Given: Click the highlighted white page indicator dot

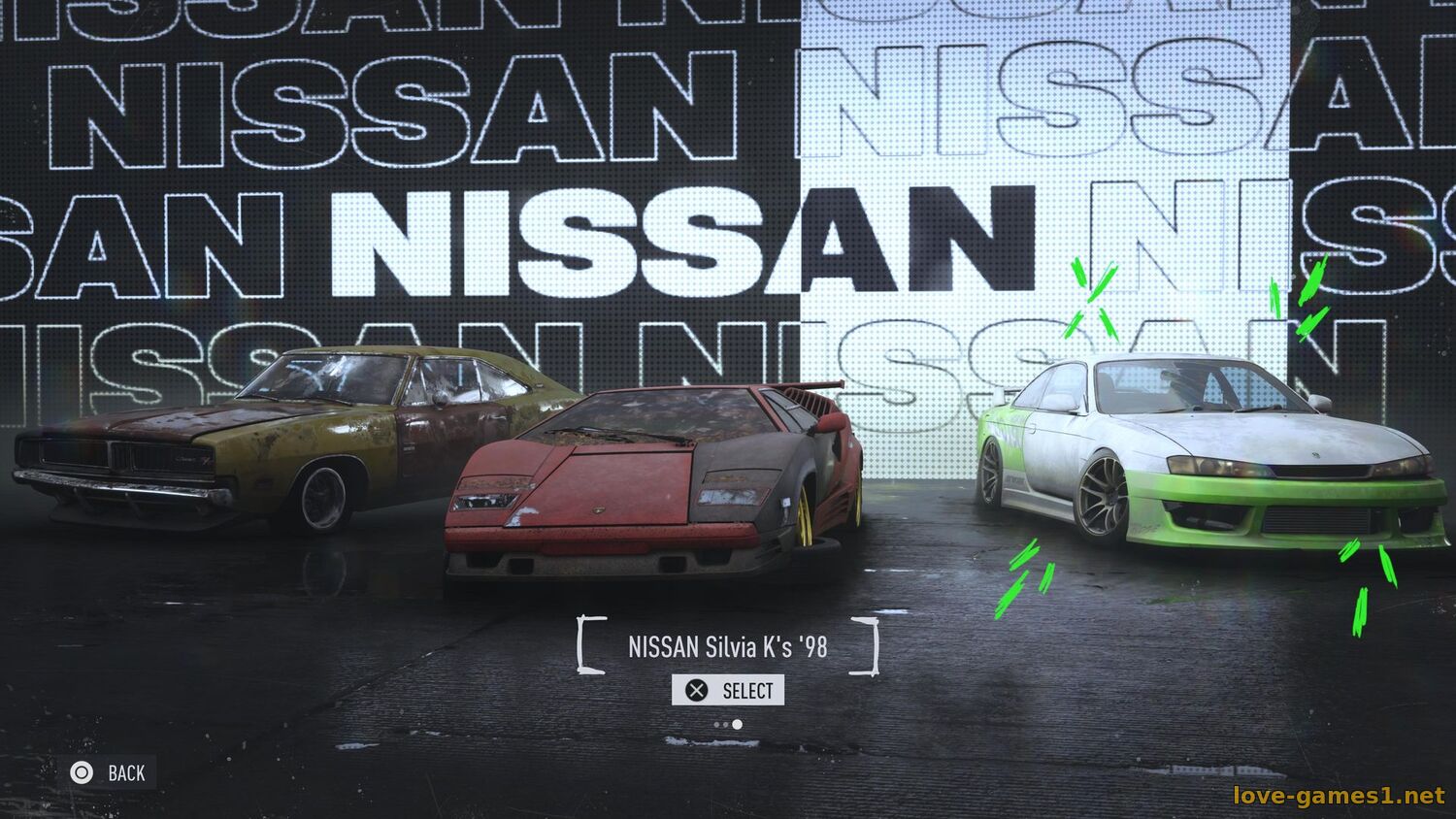Looking at the screenshot, I should 738,724.
